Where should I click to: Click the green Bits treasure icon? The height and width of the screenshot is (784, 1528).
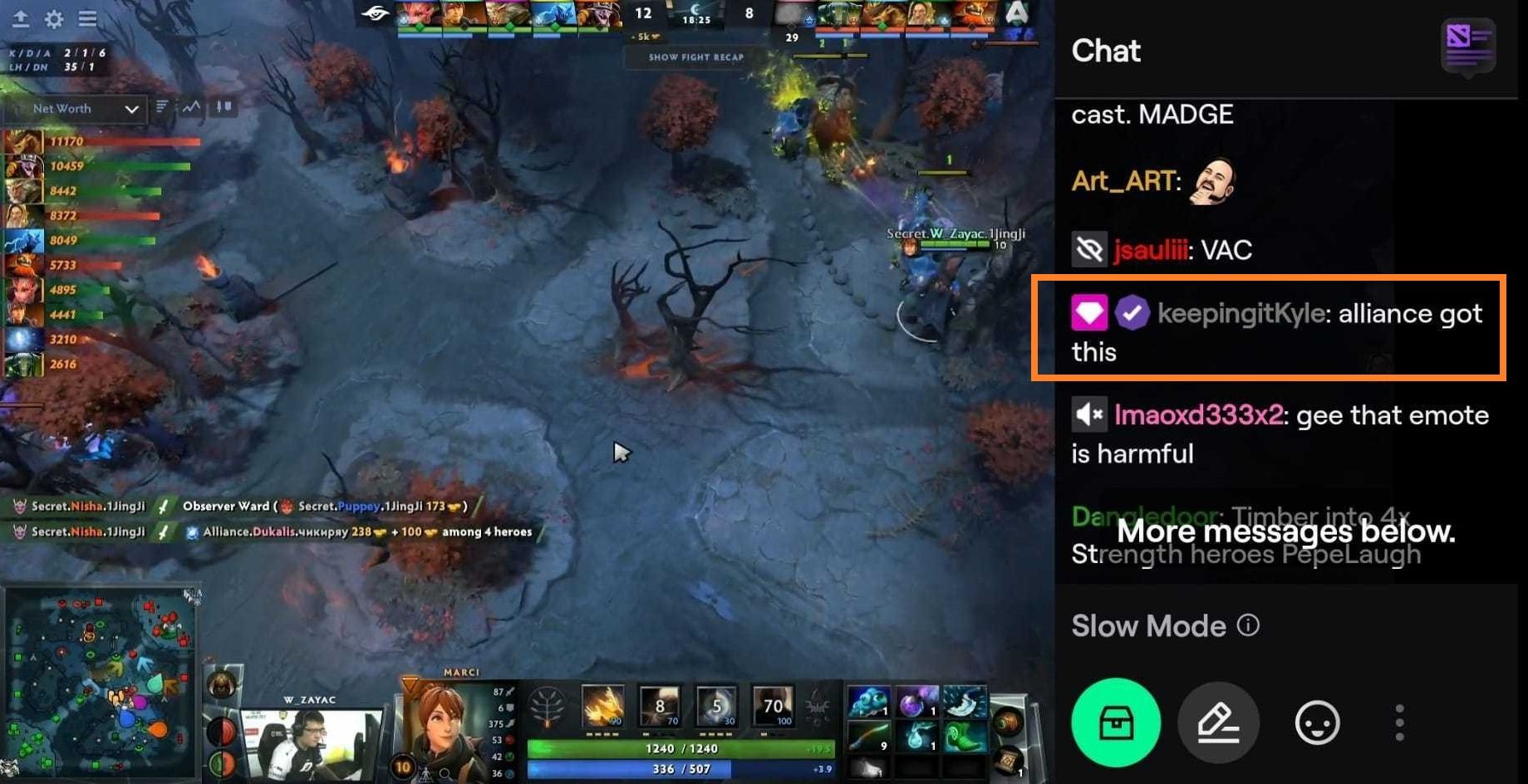(1115, 723)
